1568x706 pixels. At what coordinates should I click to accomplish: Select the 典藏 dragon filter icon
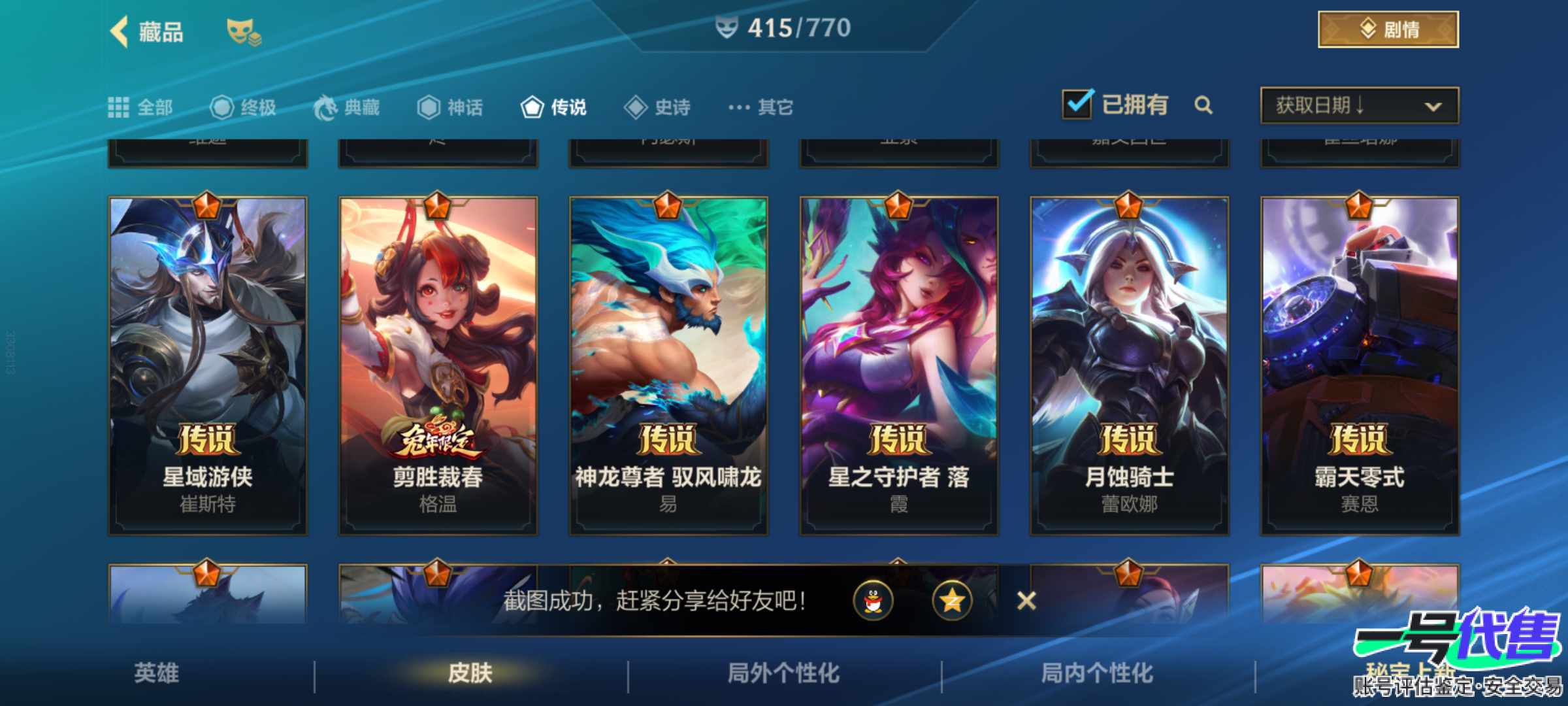point(329,107)
